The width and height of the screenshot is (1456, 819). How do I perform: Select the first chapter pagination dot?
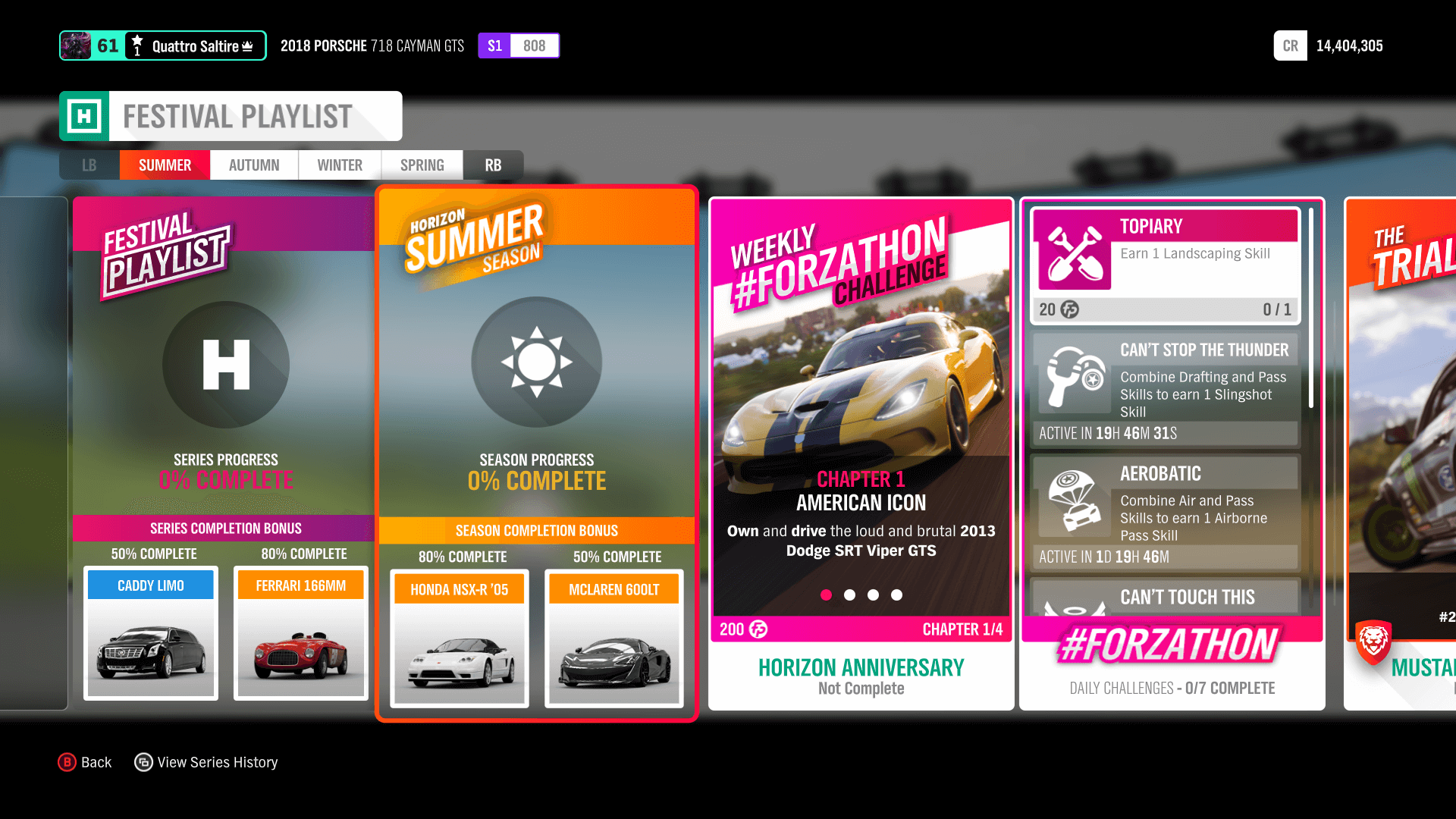pos(826,596)
